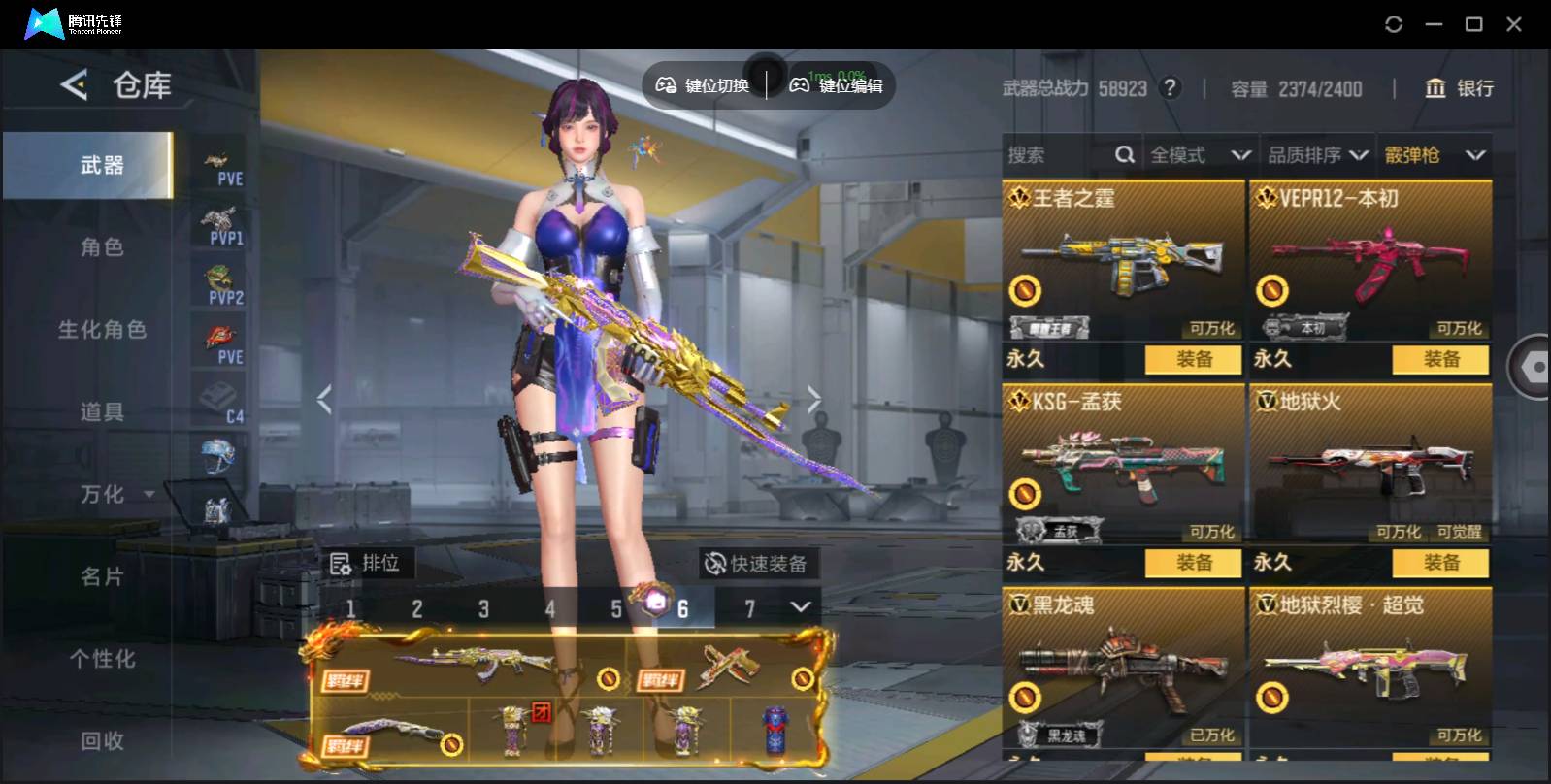Open the 银行 bank
The height and width of the screenshot is (784, 1551).
pyautogui.click(x=1459, y=88)
